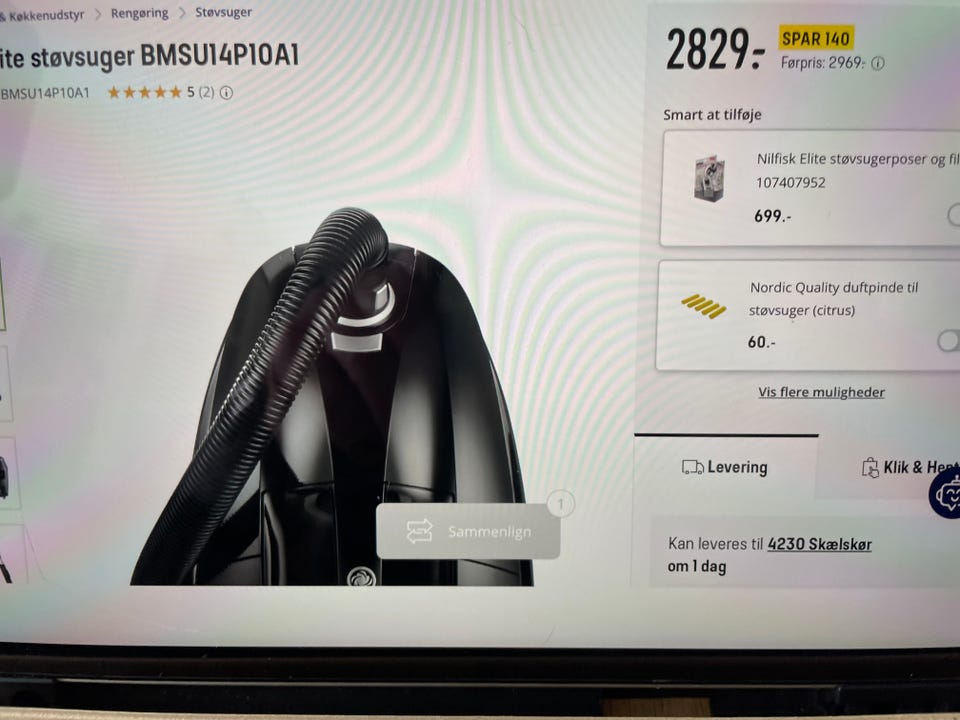Switch to the Levering tab

(725, 467)
